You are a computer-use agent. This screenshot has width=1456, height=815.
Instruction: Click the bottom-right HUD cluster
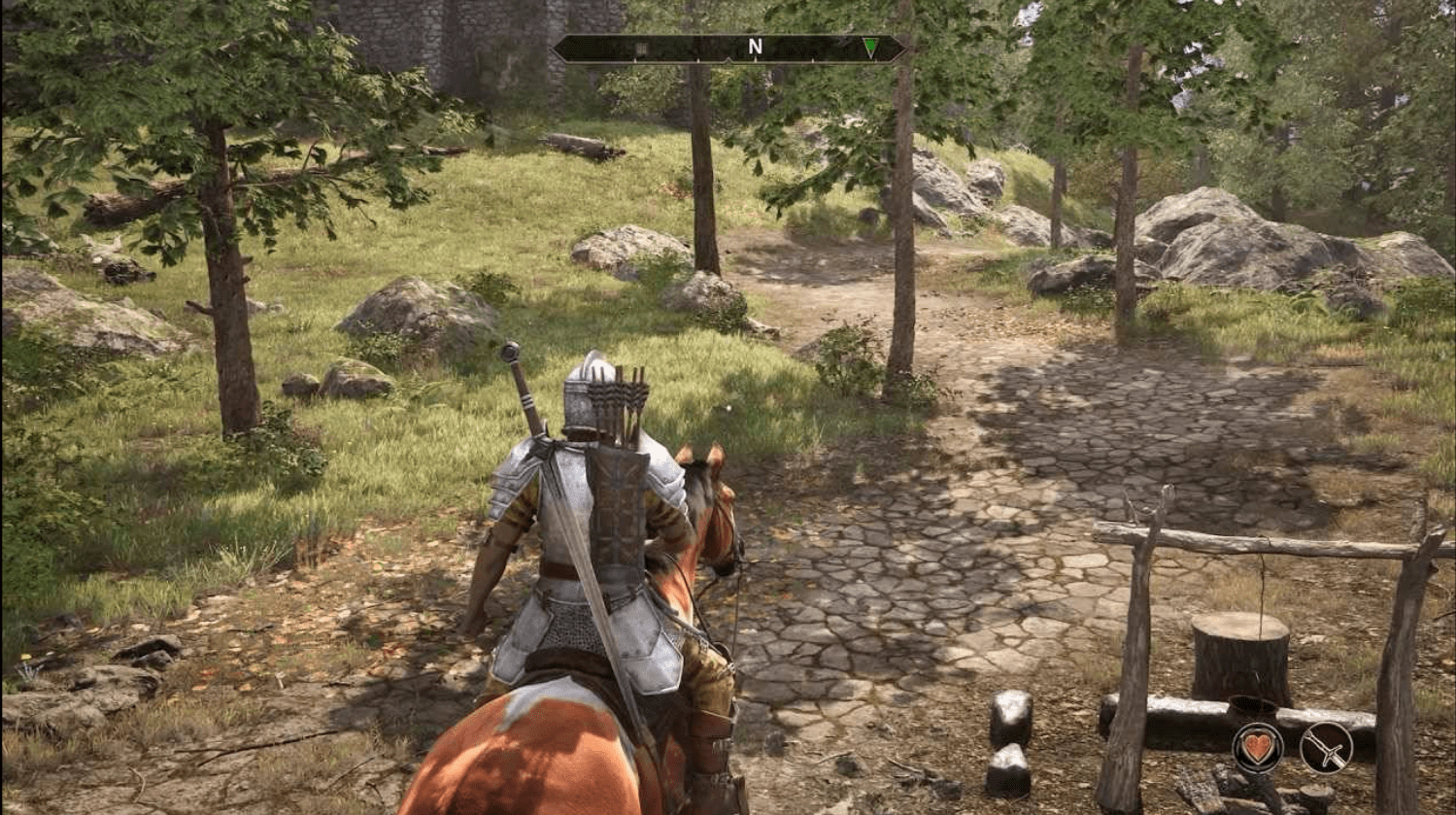[x=1292, y=748]
